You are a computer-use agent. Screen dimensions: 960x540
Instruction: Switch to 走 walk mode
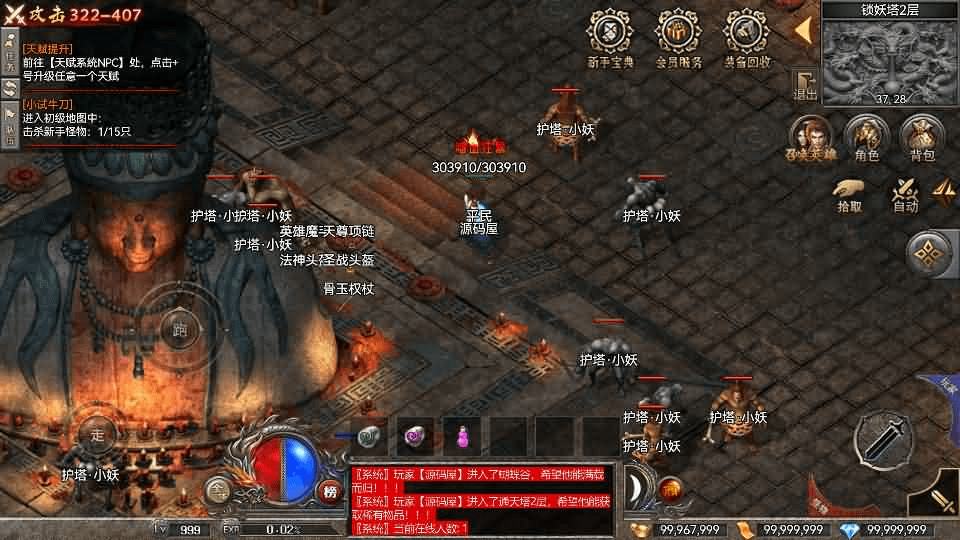pos(98,434)
